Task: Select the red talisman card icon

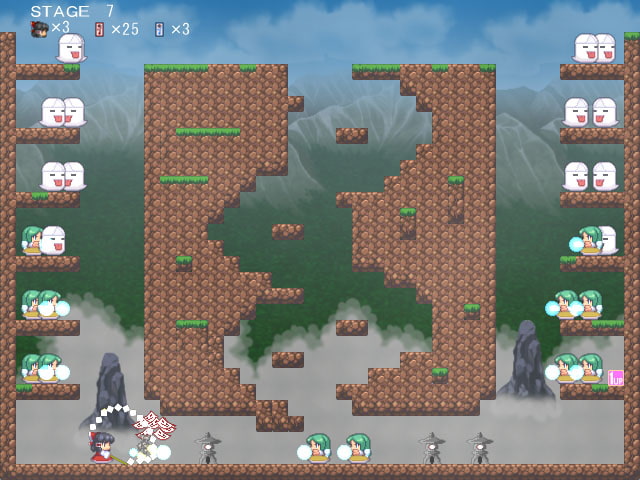Action: (99, 29)
